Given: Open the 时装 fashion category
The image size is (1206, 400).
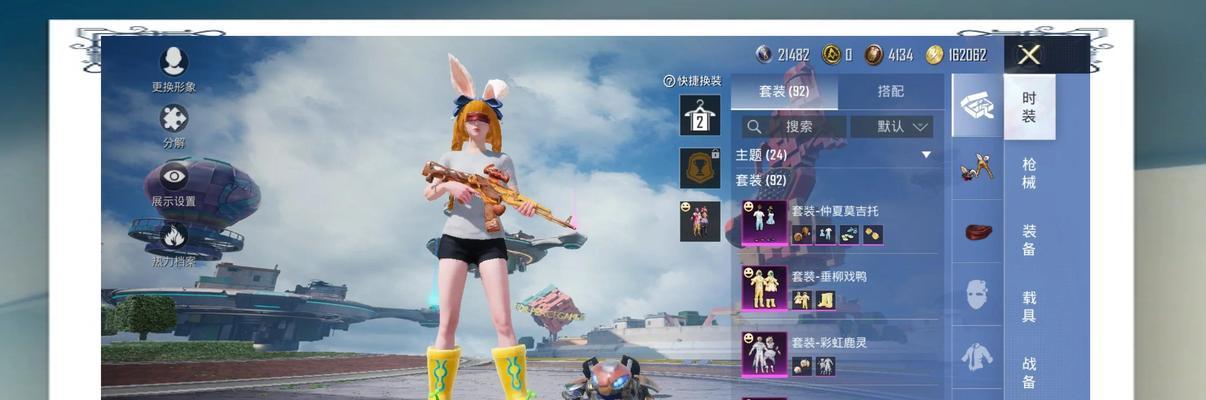Looking at the screenshot, I should coord(1029,108).
